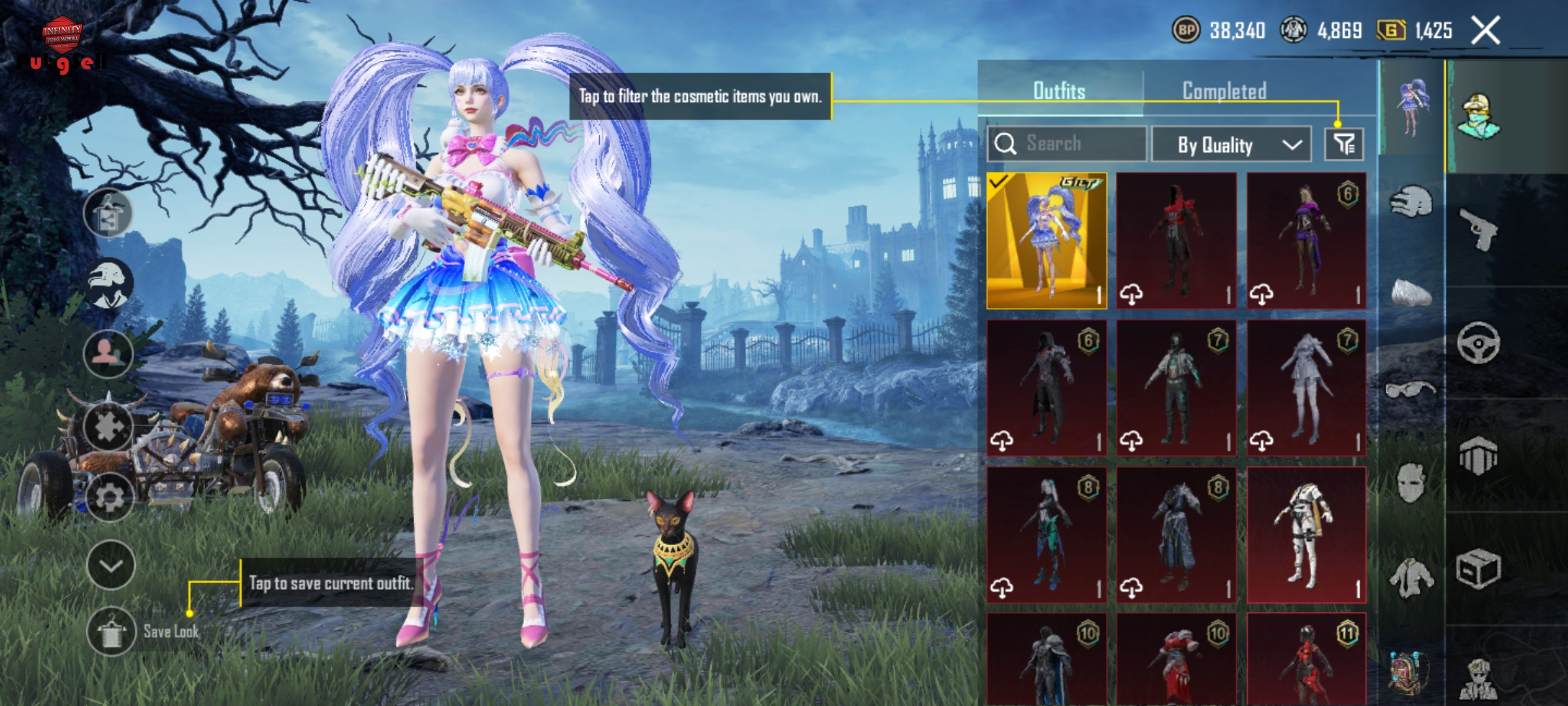This screenshot has height=706, width=1568.
Task: Open the By Quality sort dropdown
Action: click(1230, 144)
